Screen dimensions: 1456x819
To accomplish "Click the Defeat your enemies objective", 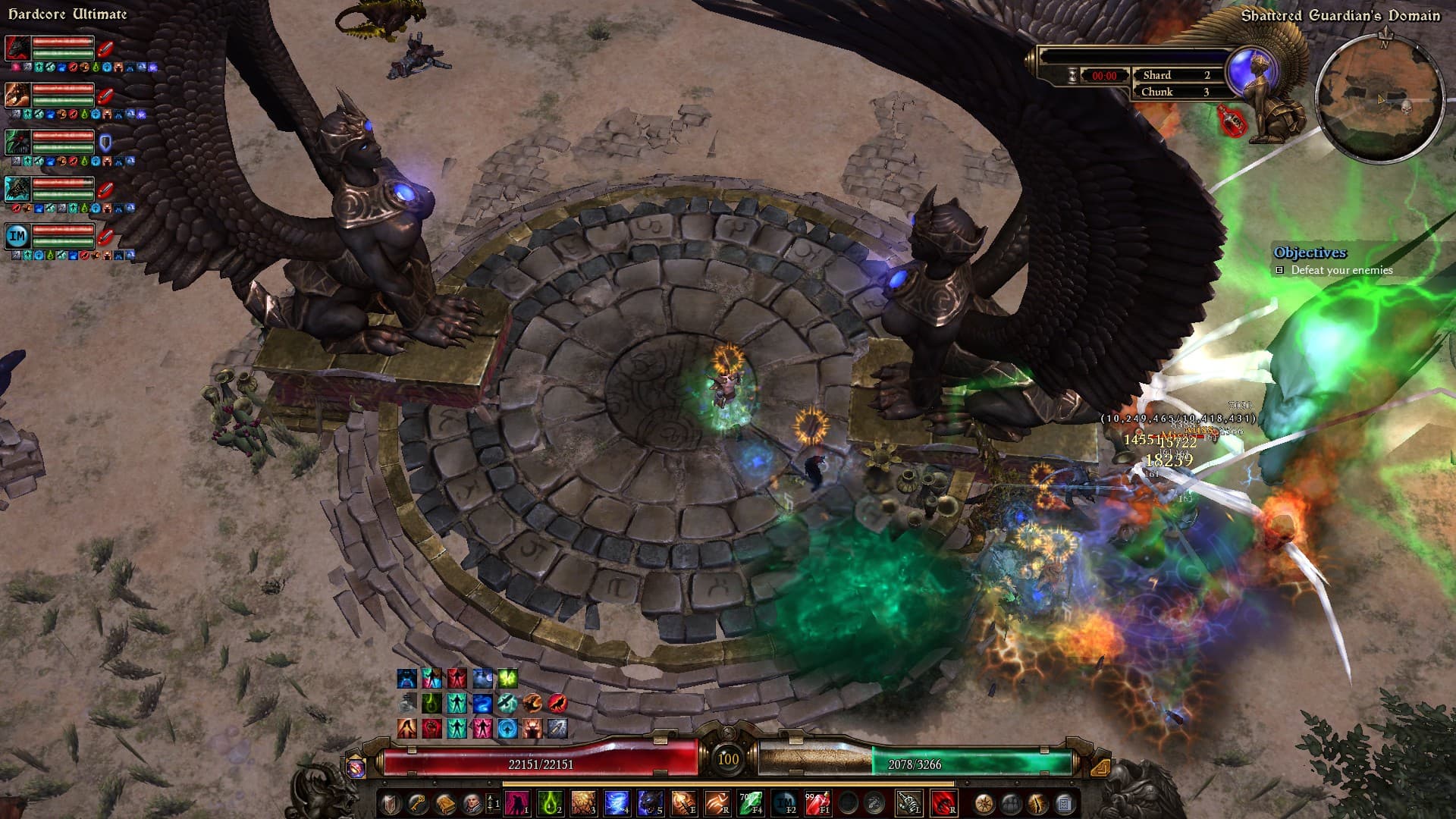I will tap(1341, 270).
